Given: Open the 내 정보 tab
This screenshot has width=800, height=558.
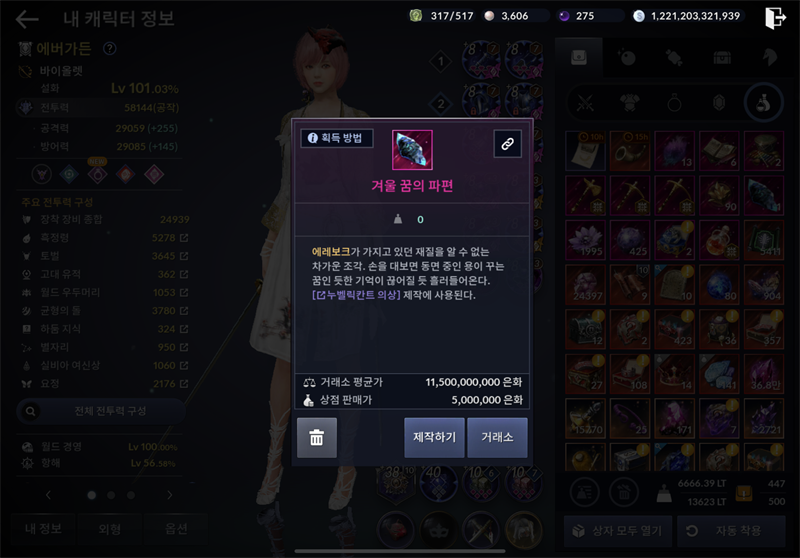Looking at the screenshot, I should [43, 528].
